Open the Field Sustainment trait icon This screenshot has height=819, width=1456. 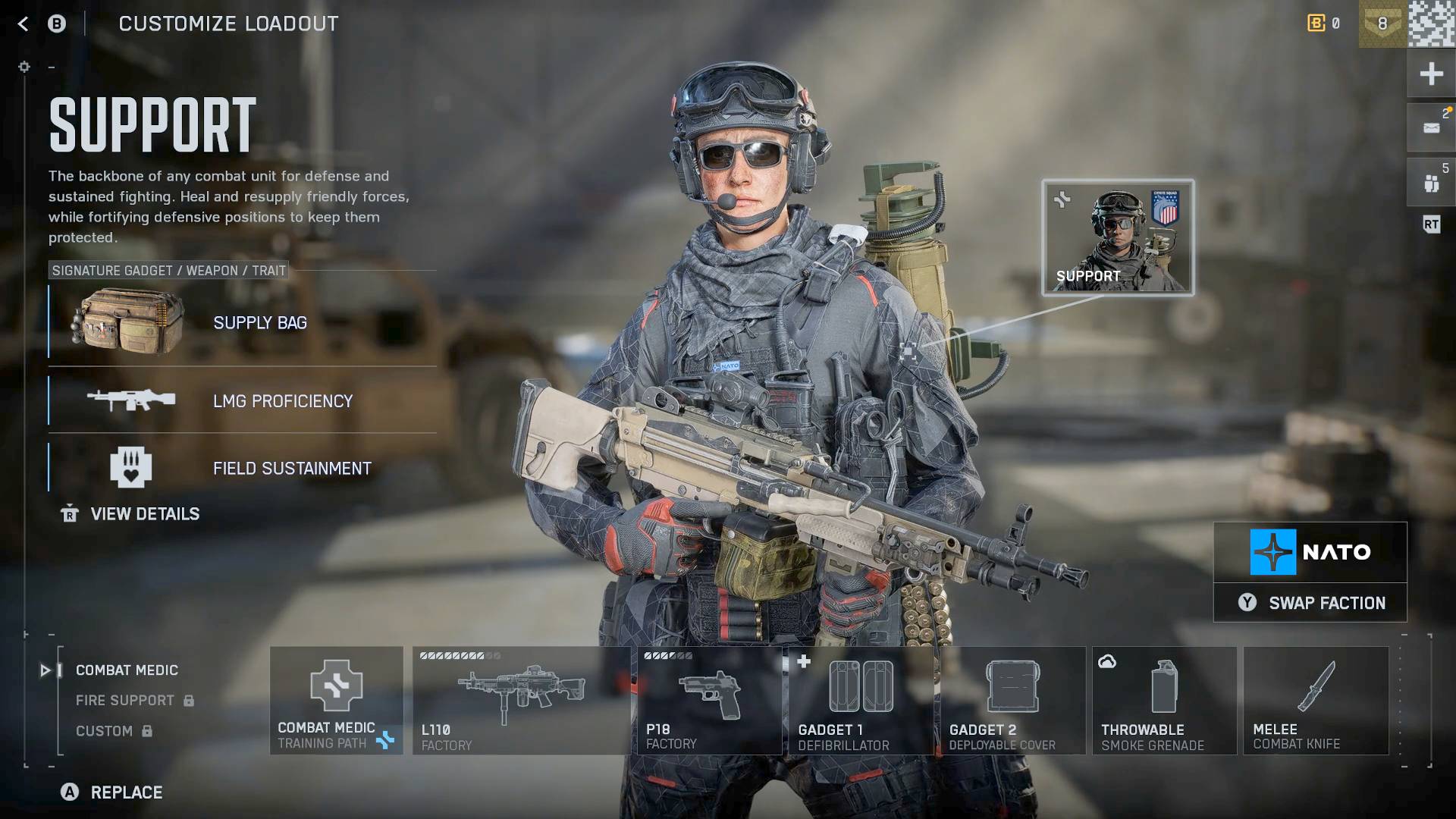pyautogui.click(x=130, y=468)
